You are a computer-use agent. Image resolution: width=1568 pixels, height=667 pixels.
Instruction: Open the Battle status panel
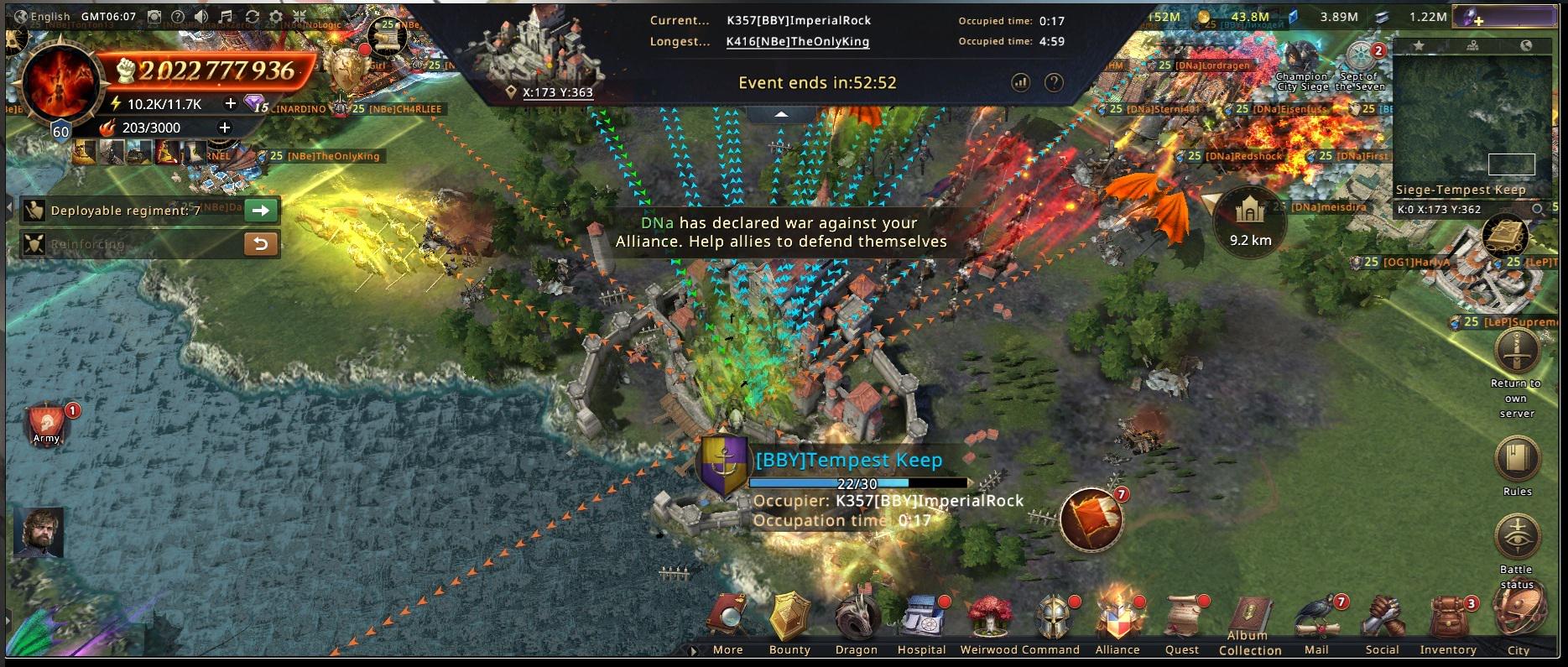(1517, 538)
